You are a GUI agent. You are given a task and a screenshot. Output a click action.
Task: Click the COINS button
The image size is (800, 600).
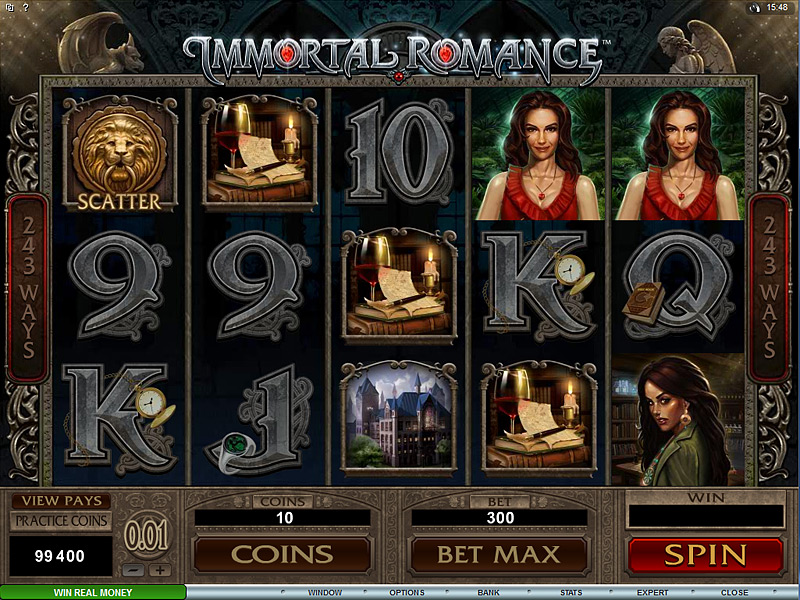point(282,554)
